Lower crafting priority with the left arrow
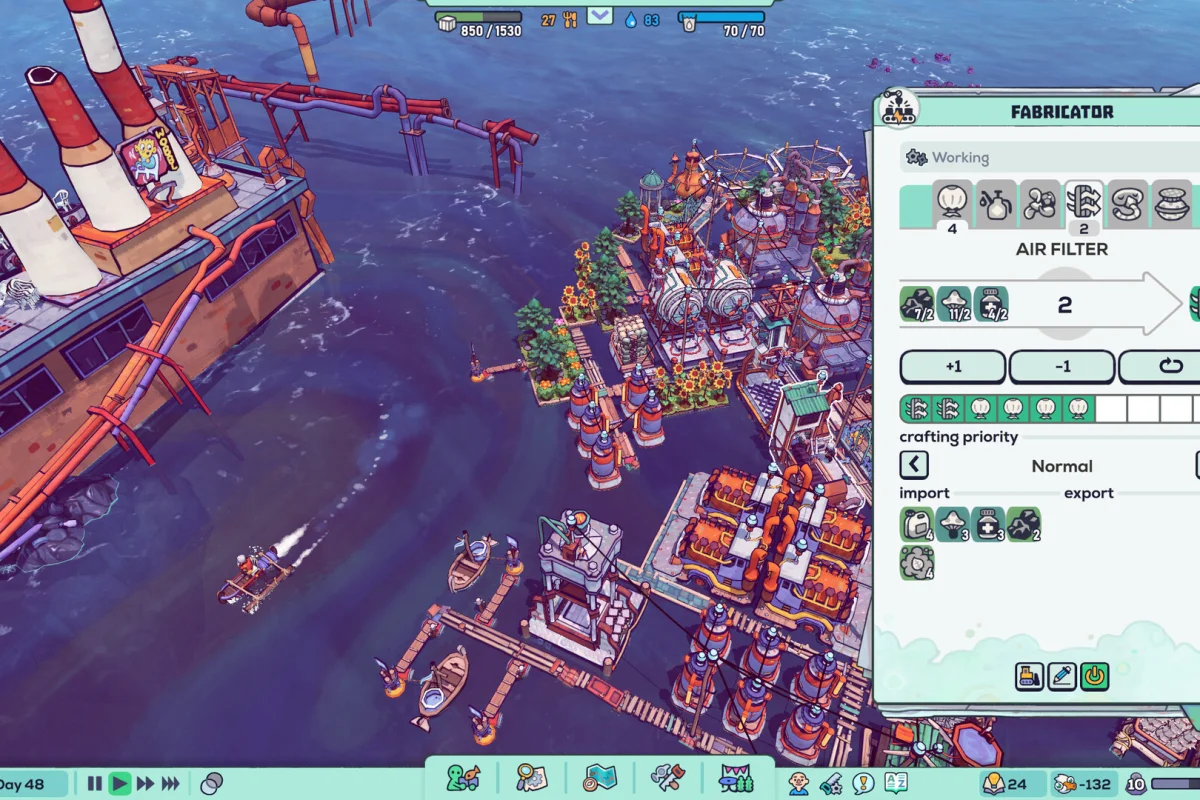 [x=914, y=465]
